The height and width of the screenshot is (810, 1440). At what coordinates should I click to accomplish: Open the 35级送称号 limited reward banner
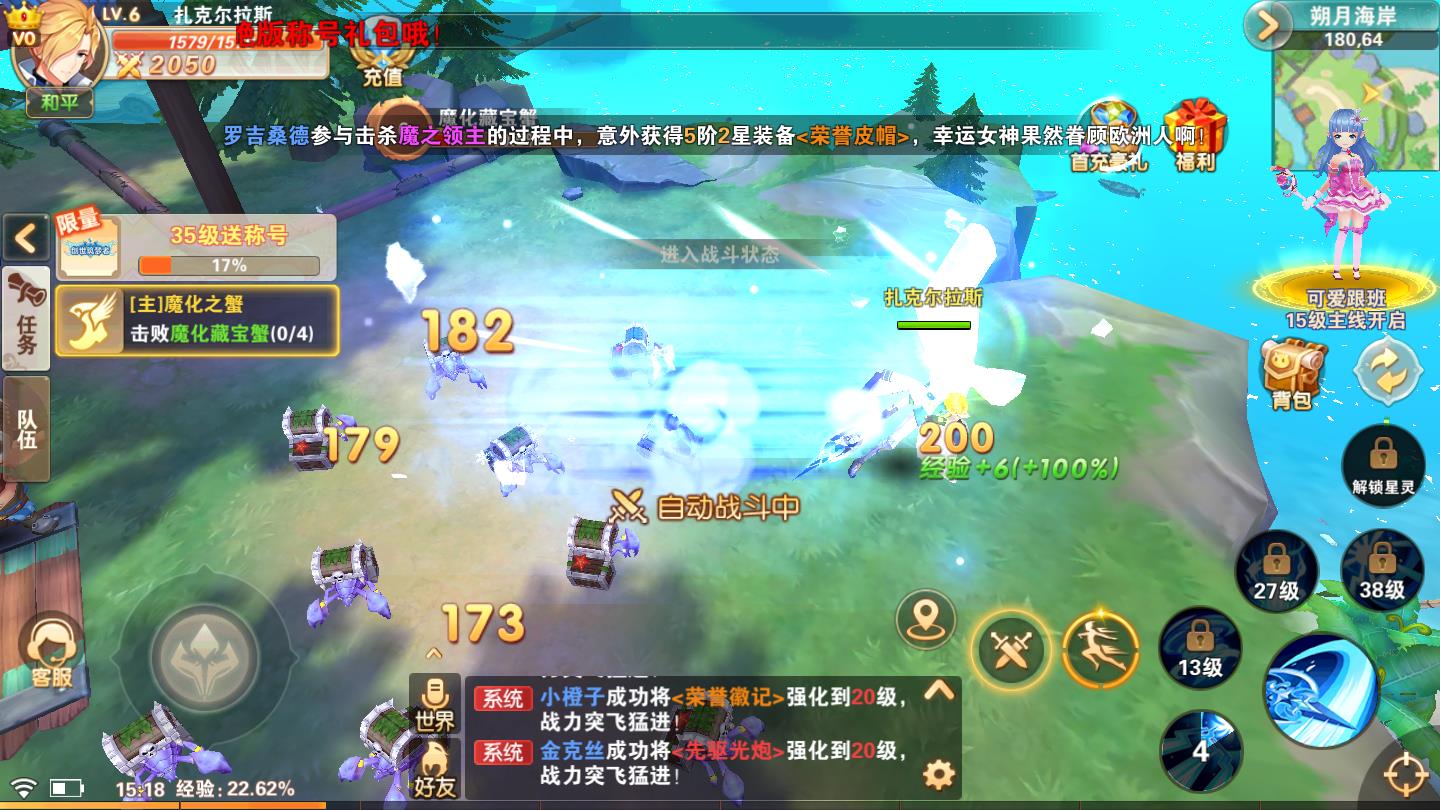pos(196,247)
